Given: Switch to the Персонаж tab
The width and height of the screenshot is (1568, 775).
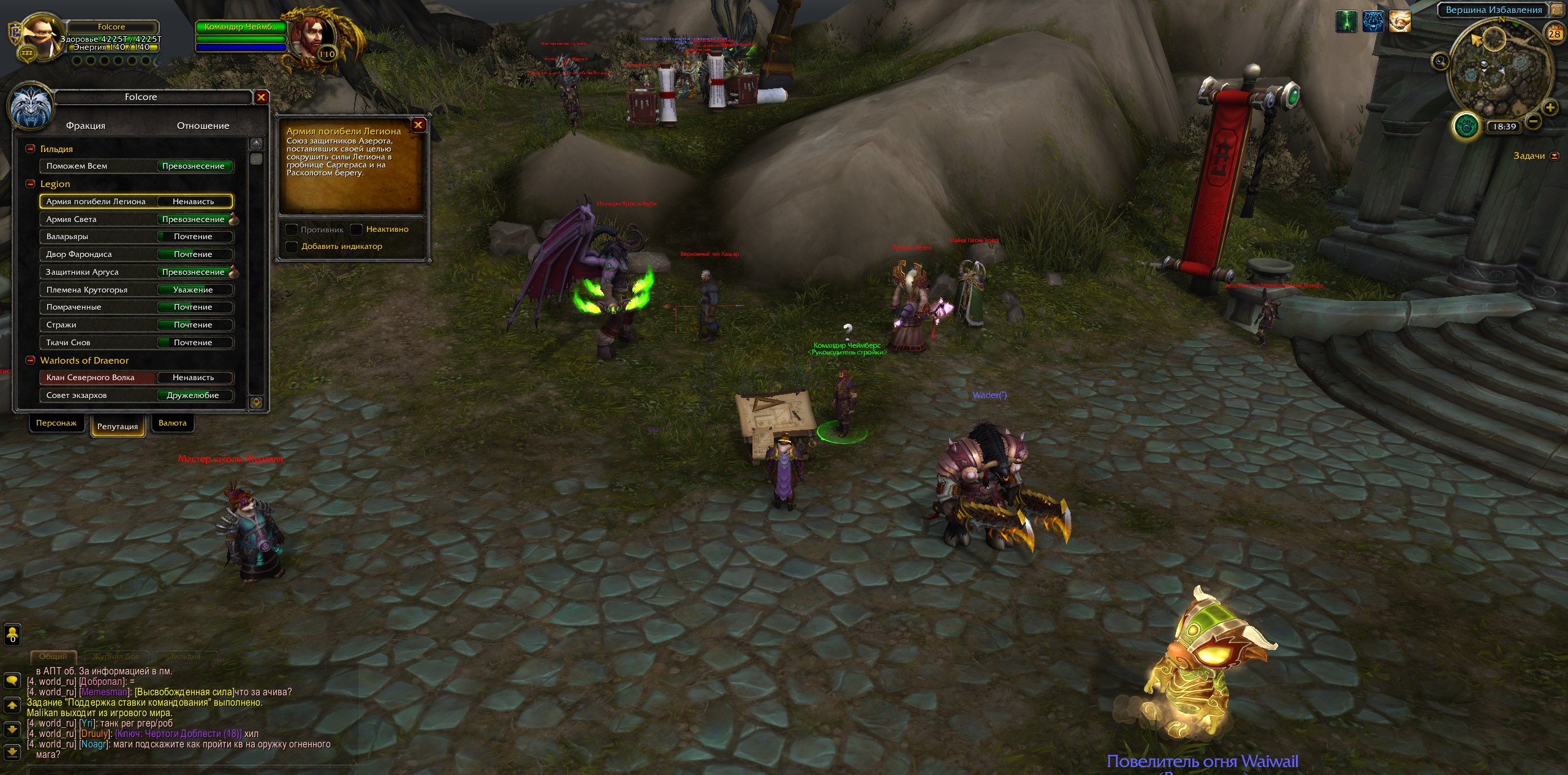Looking at the screenshot, I should 56,423.
